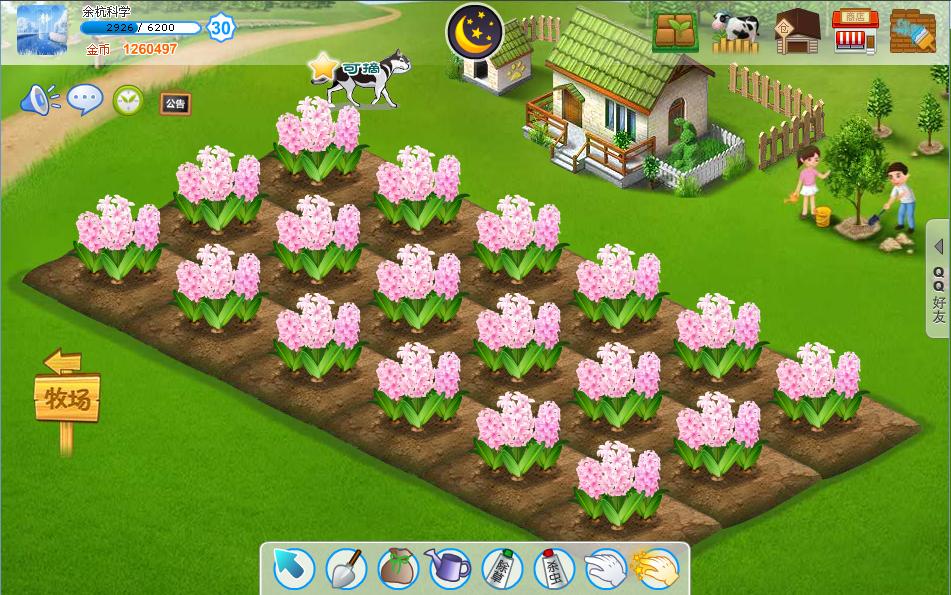Image resolution: width=951 pixels, height=595 pixels.
Task: Open the seed bag
Action: click(x=398, y=569)
